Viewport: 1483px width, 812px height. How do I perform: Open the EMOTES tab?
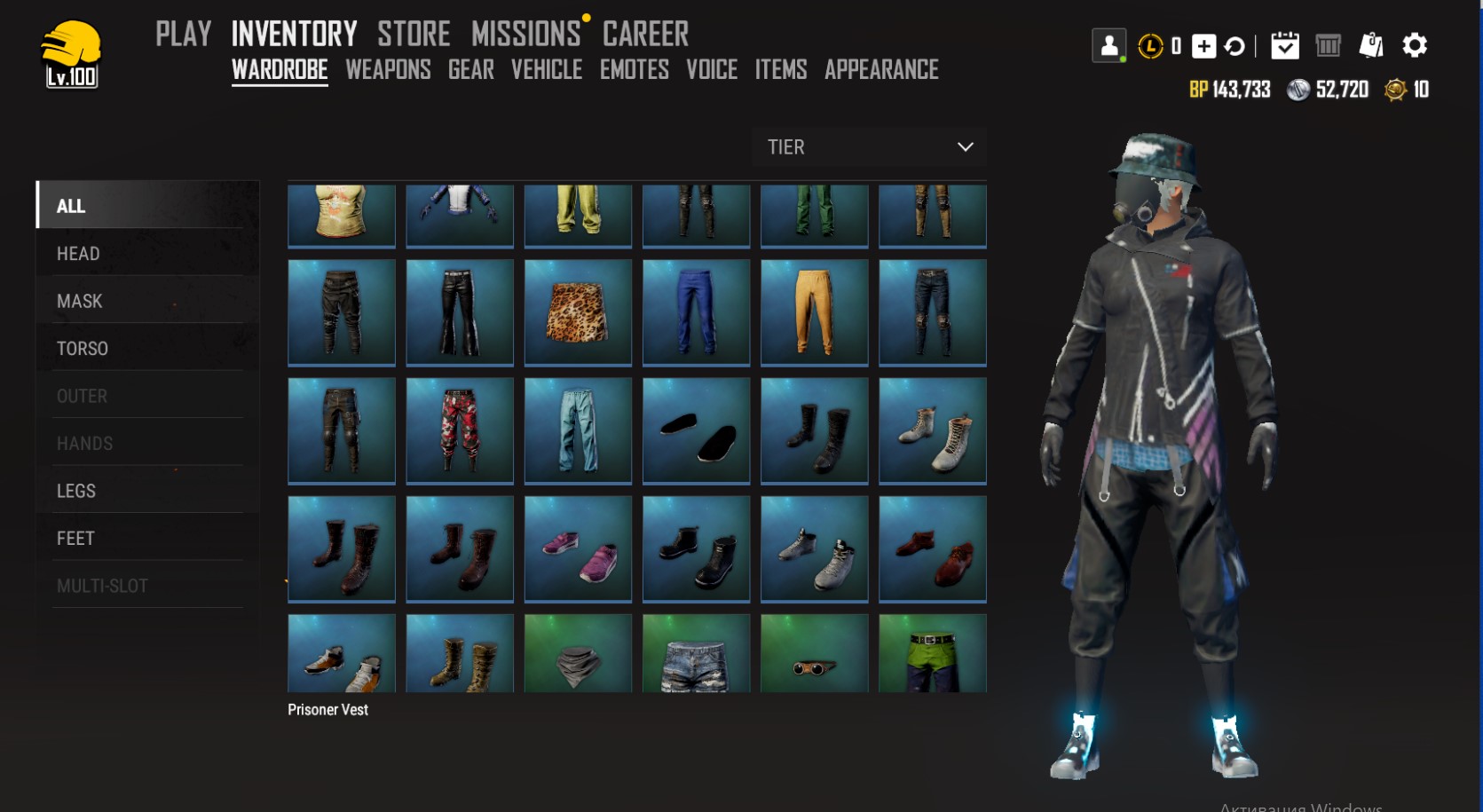pyautogui.click(x=634, y=70)
